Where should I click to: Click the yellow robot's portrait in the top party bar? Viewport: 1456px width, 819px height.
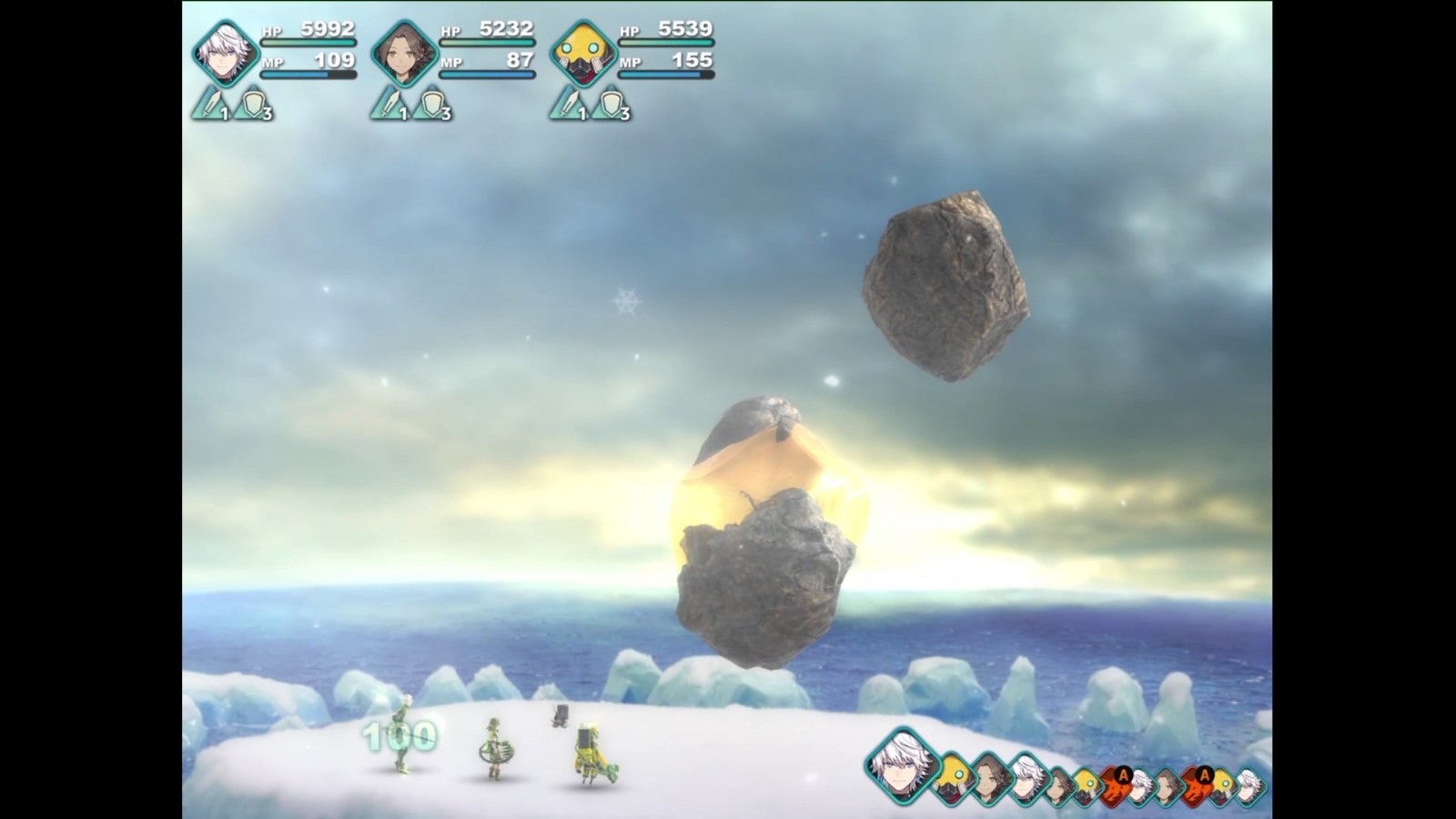[x=582, y=53]
